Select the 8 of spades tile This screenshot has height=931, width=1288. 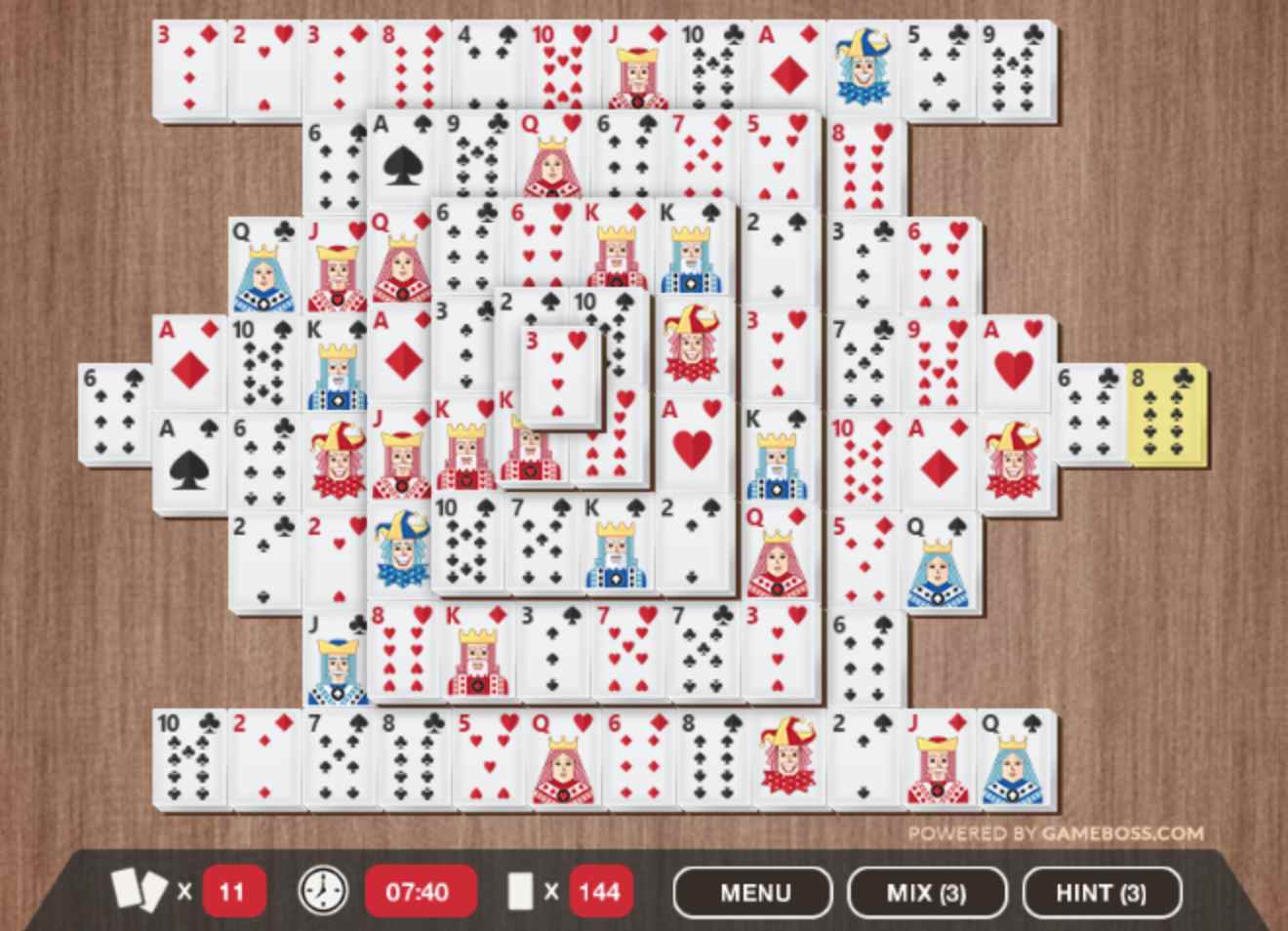point(713,756)
